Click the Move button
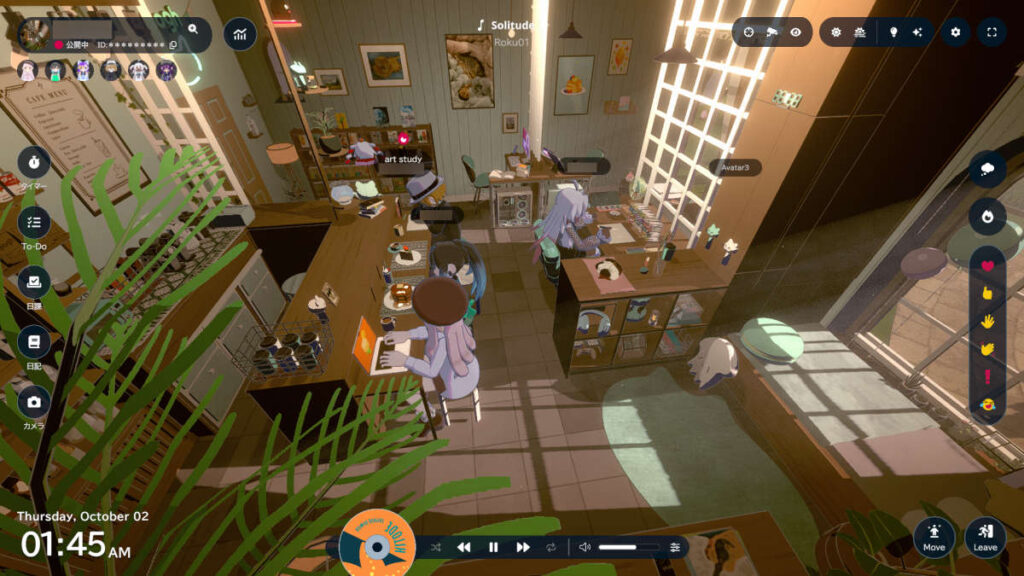 point(934,536)
